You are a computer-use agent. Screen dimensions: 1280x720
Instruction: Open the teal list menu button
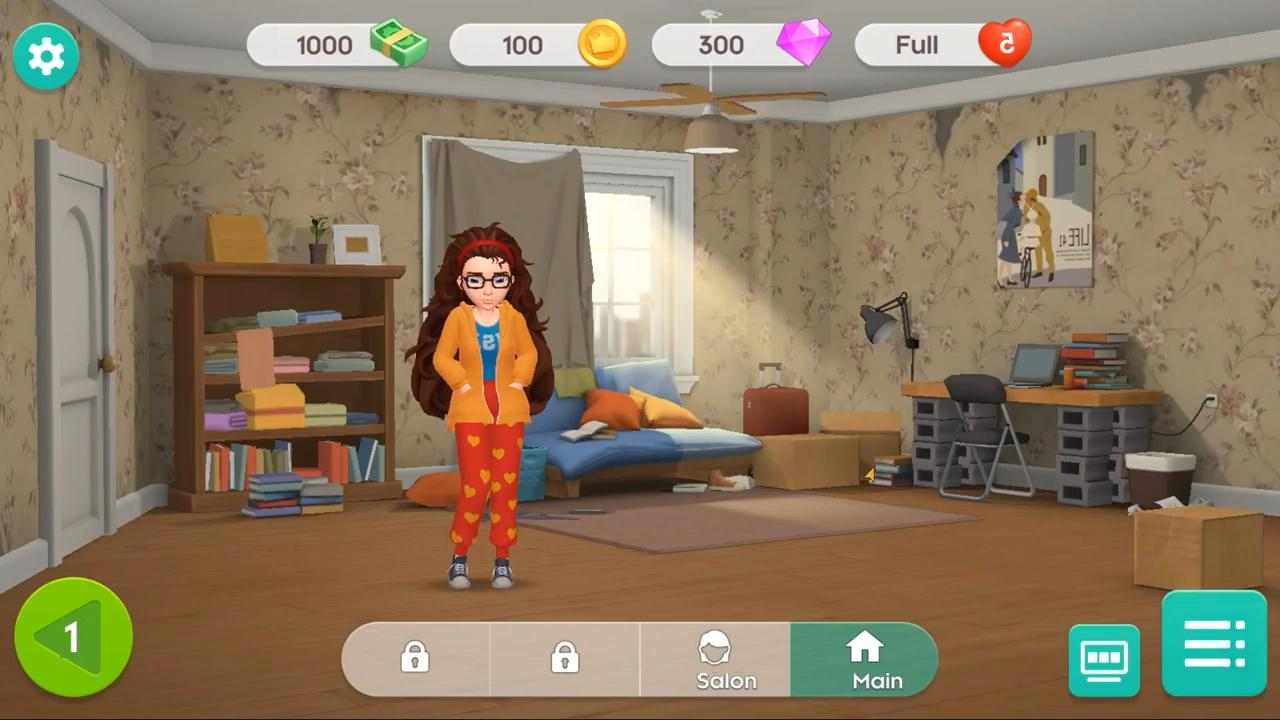click(x=1214, y=643)
